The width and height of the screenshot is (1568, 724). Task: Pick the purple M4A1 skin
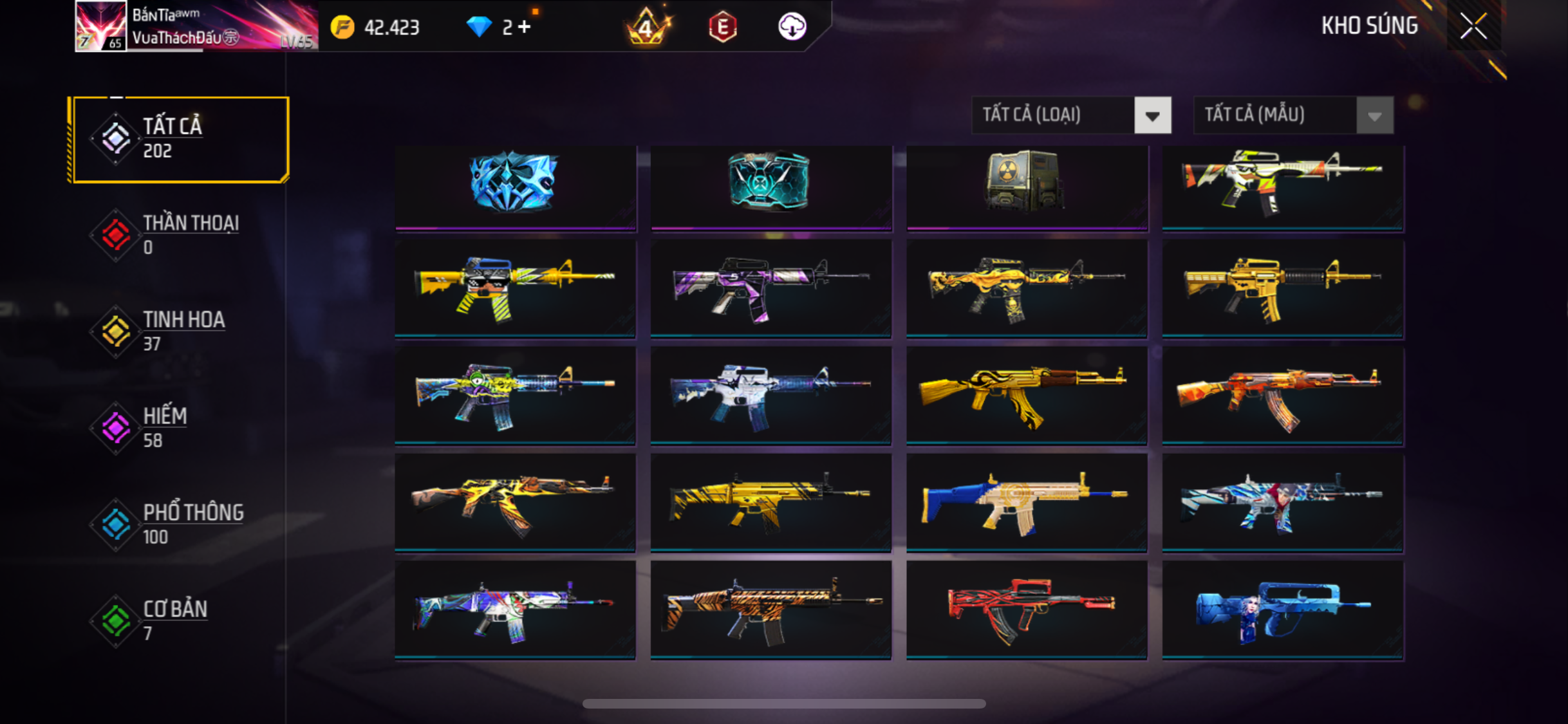[x=770, y=288]
